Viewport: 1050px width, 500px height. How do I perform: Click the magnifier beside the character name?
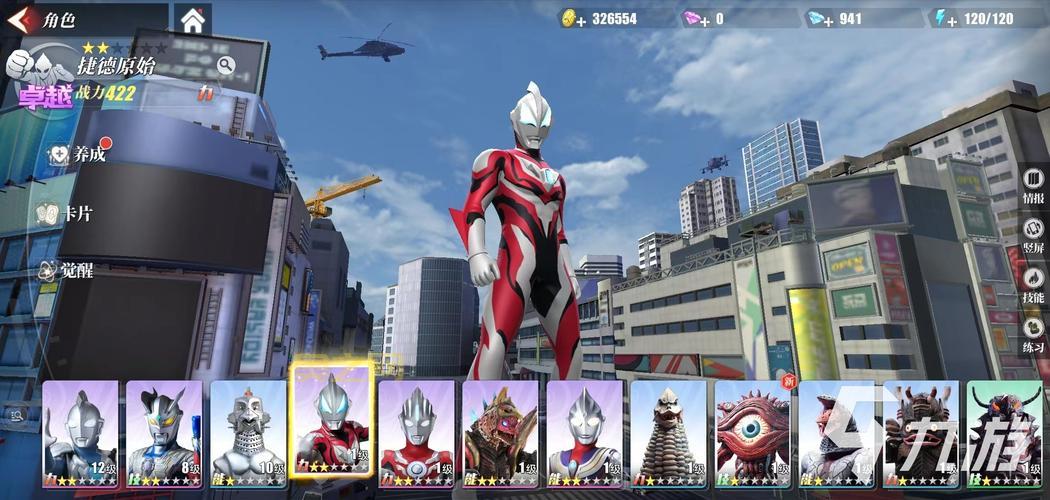coord(226,66)
